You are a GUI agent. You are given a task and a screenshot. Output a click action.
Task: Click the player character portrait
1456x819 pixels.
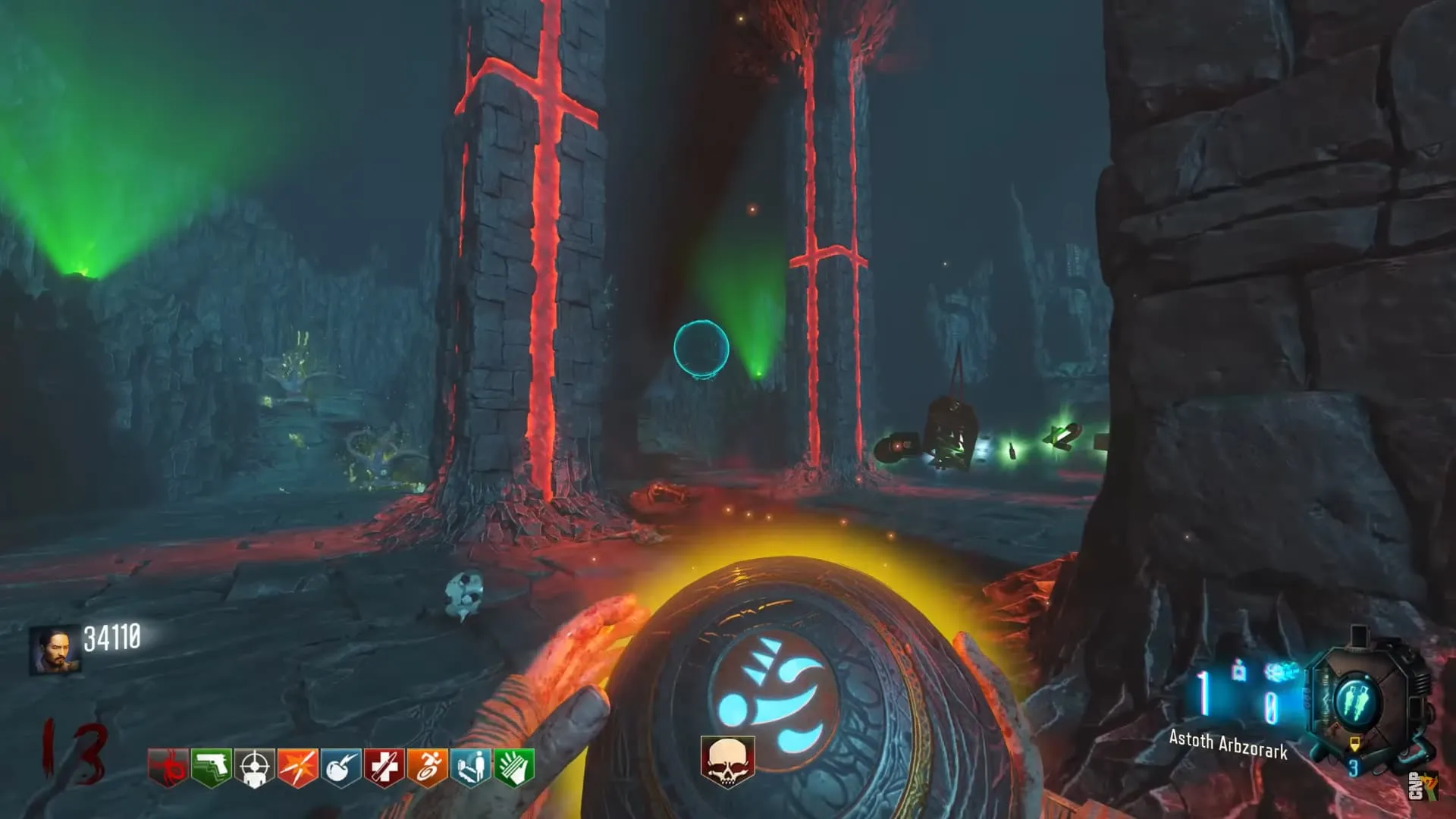pyautogui.click(x=55, y=650)
